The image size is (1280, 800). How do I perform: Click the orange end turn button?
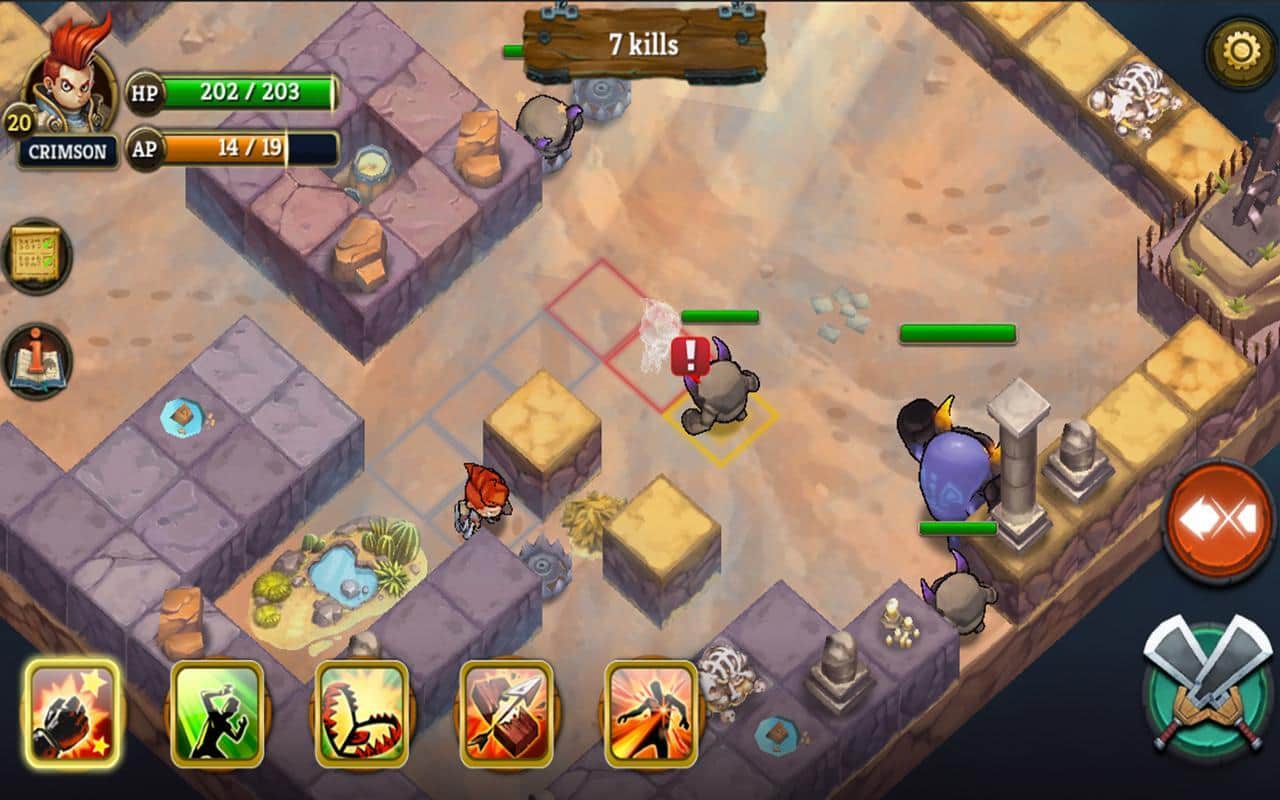tap(1219, 521)
